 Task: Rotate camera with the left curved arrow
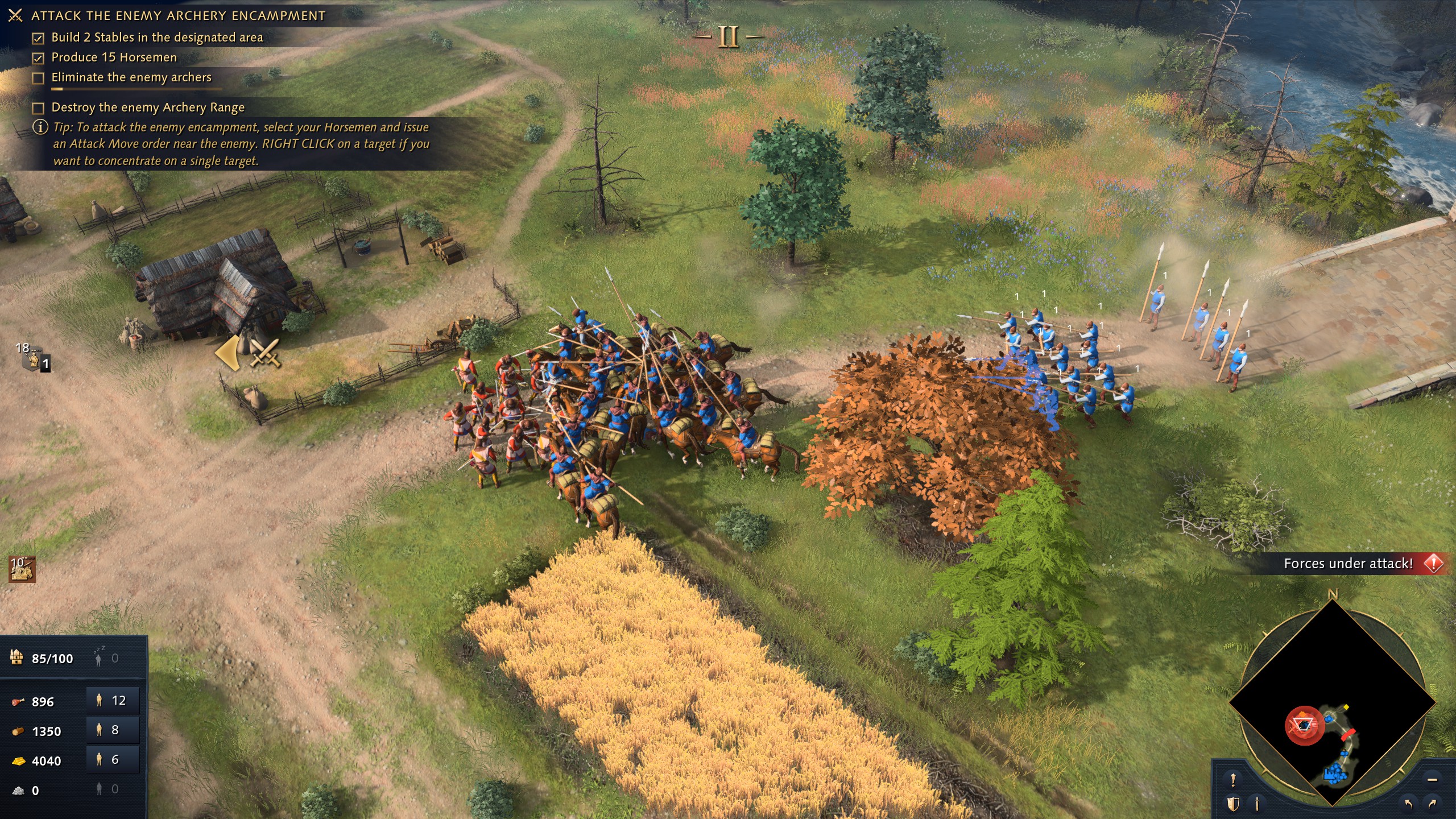point(1409,804)
